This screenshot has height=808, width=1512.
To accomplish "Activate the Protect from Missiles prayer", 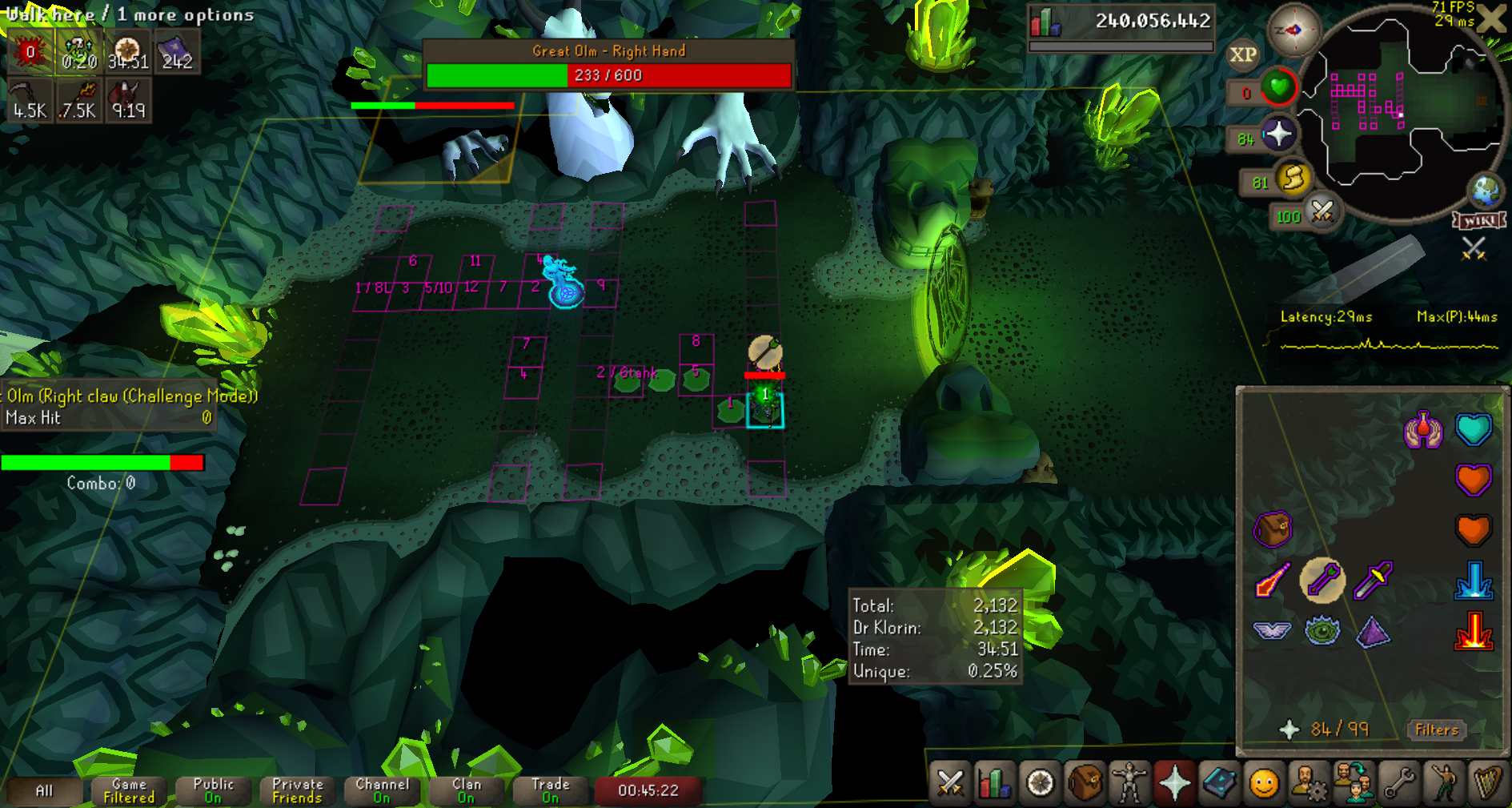I will point(1321,580).
